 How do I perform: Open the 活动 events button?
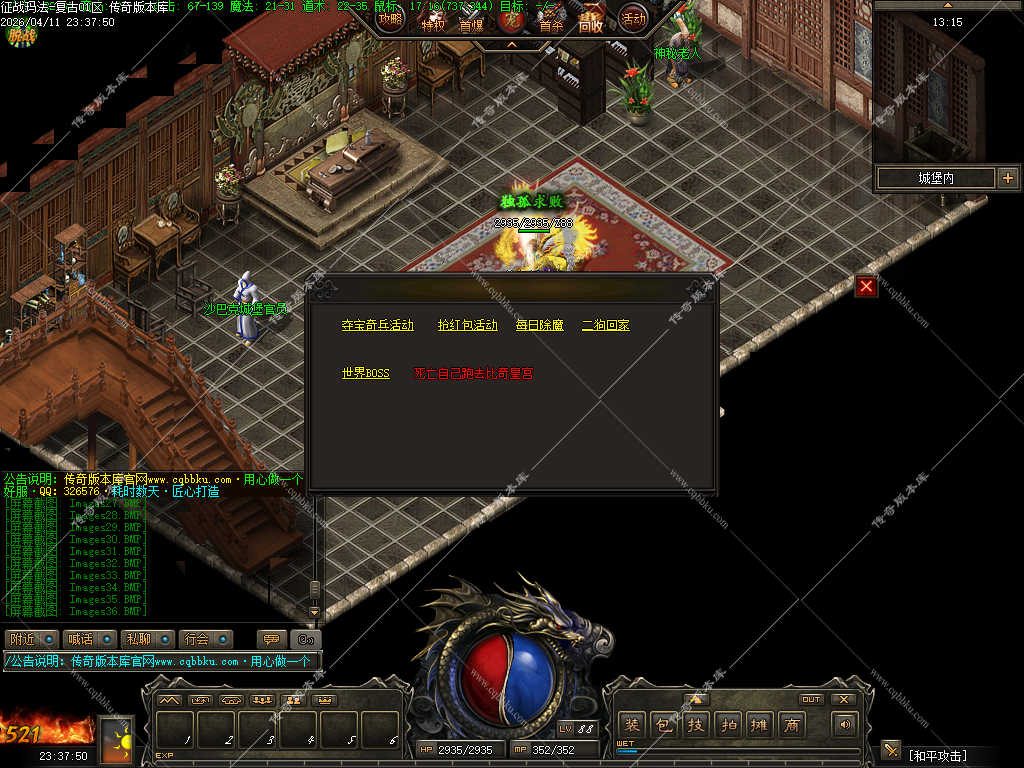click(633, 18)
